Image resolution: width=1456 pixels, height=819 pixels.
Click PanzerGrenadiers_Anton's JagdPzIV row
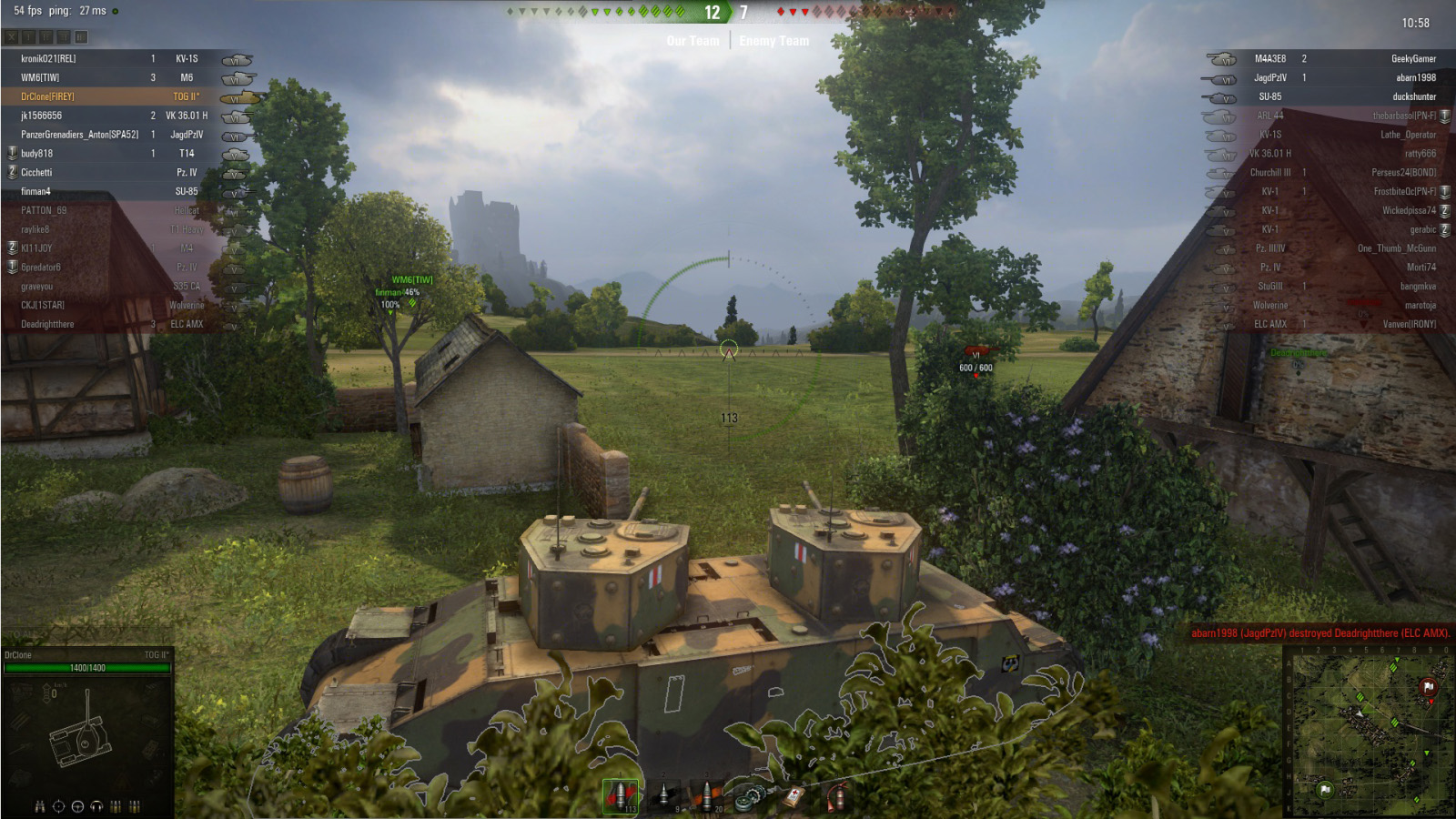tap(80, 135)
